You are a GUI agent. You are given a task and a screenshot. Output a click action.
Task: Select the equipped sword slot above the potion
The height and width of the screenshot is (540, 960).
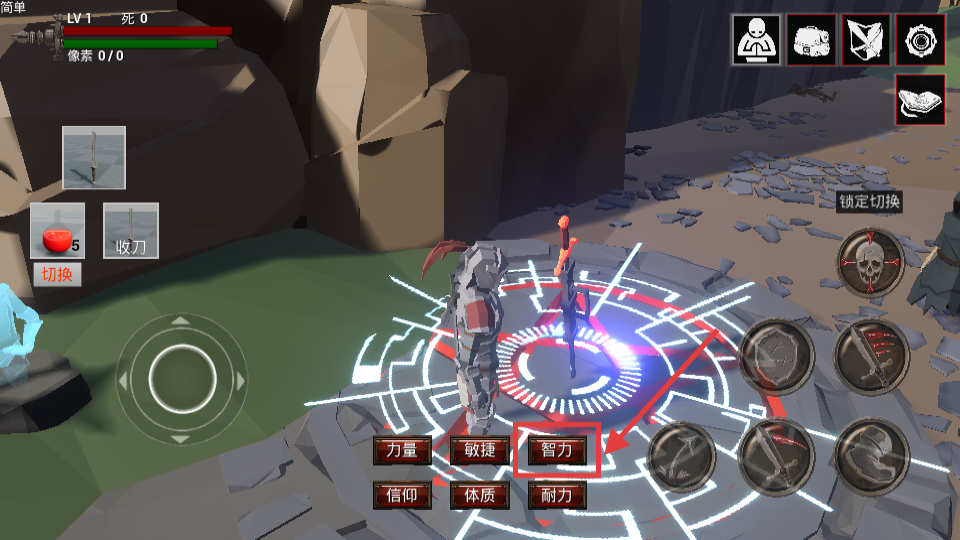(x=94, y=158)
